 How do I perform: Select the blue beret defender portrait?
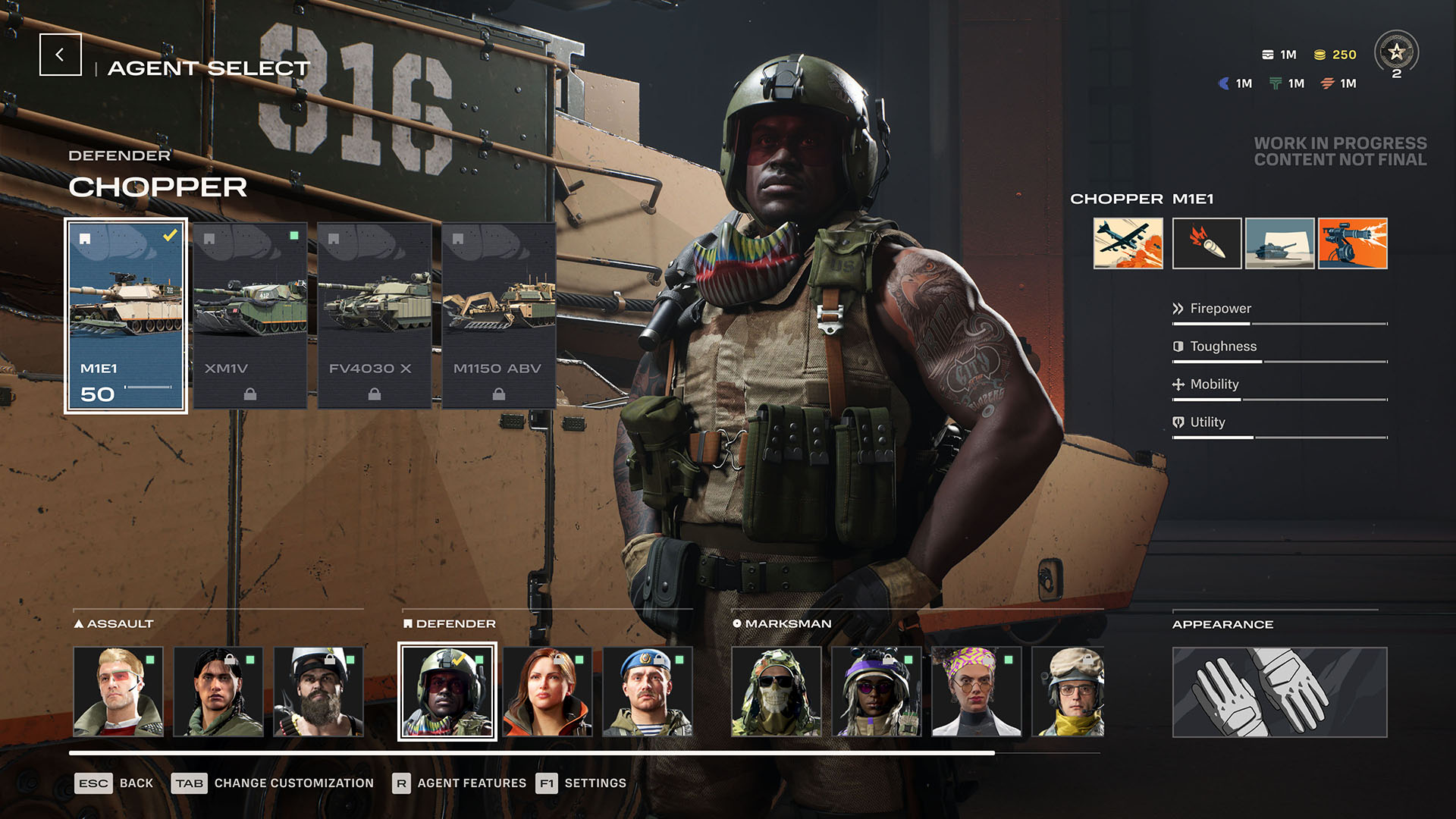(x=648, y=692)
